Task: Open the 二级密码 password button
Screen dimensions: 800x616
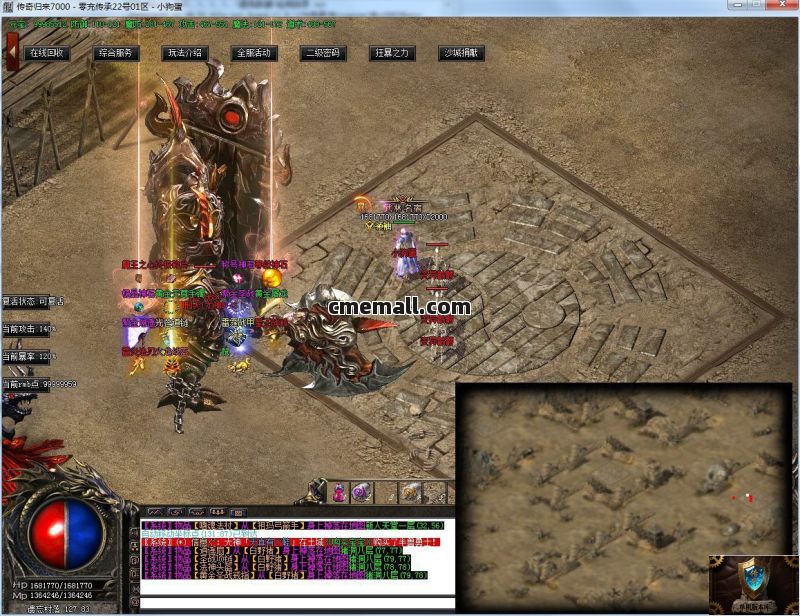Action: [x=323, y=53]
